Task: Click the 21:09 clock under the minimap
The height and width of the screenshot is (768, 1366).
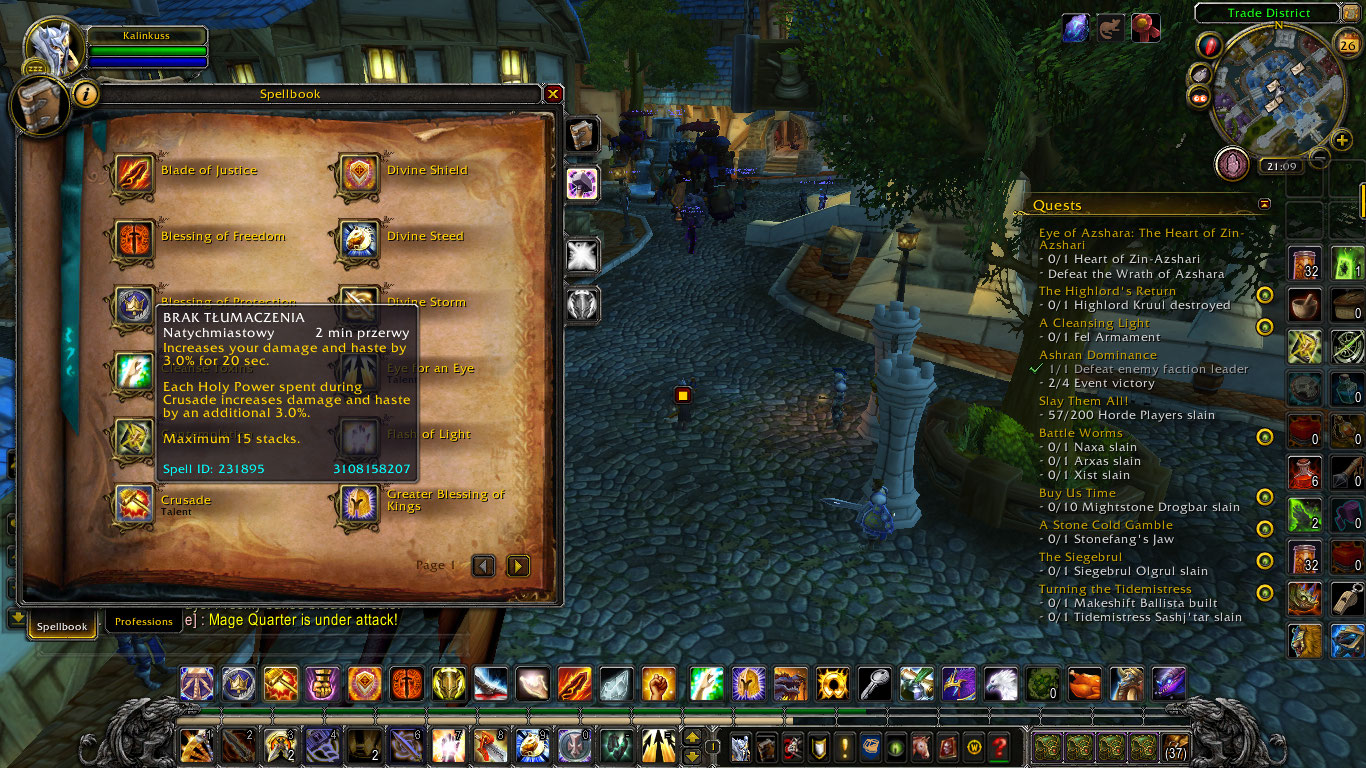Action: pos(1281,165)
